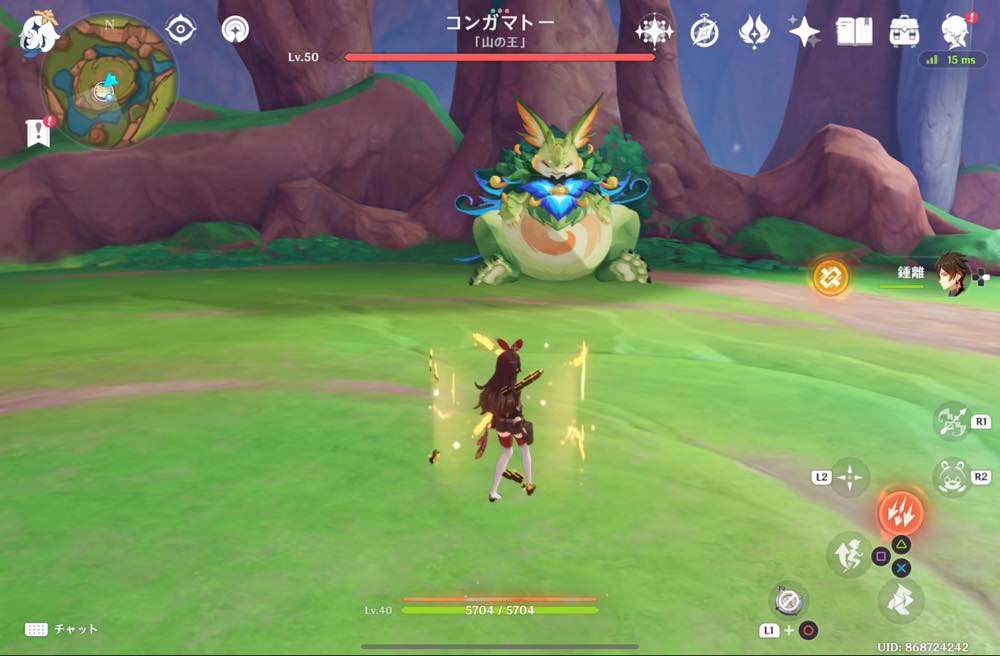
Task: Tap the sprint dash button
Action: pos(900,600)
